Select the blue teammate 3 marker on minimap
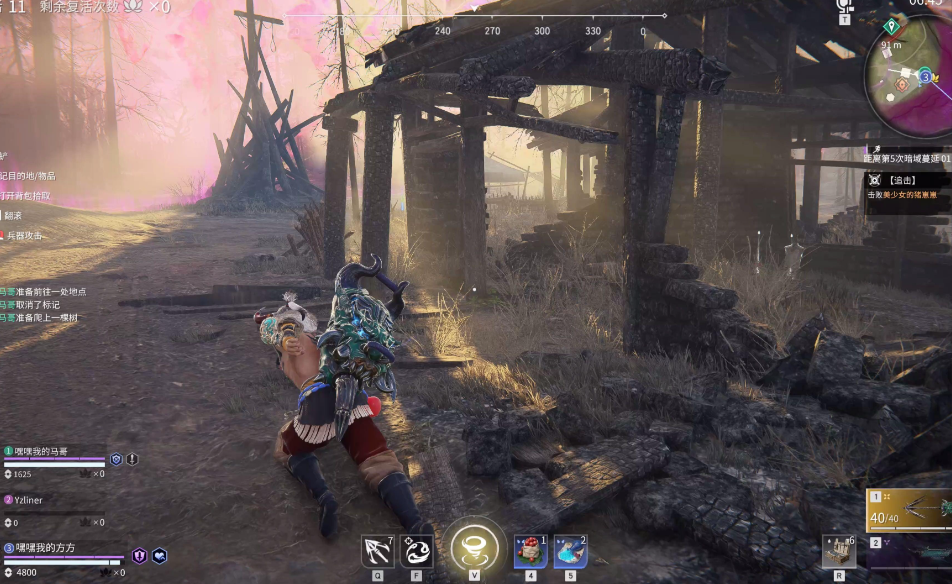Screen dimensions: 952x584 pos(926,76)
